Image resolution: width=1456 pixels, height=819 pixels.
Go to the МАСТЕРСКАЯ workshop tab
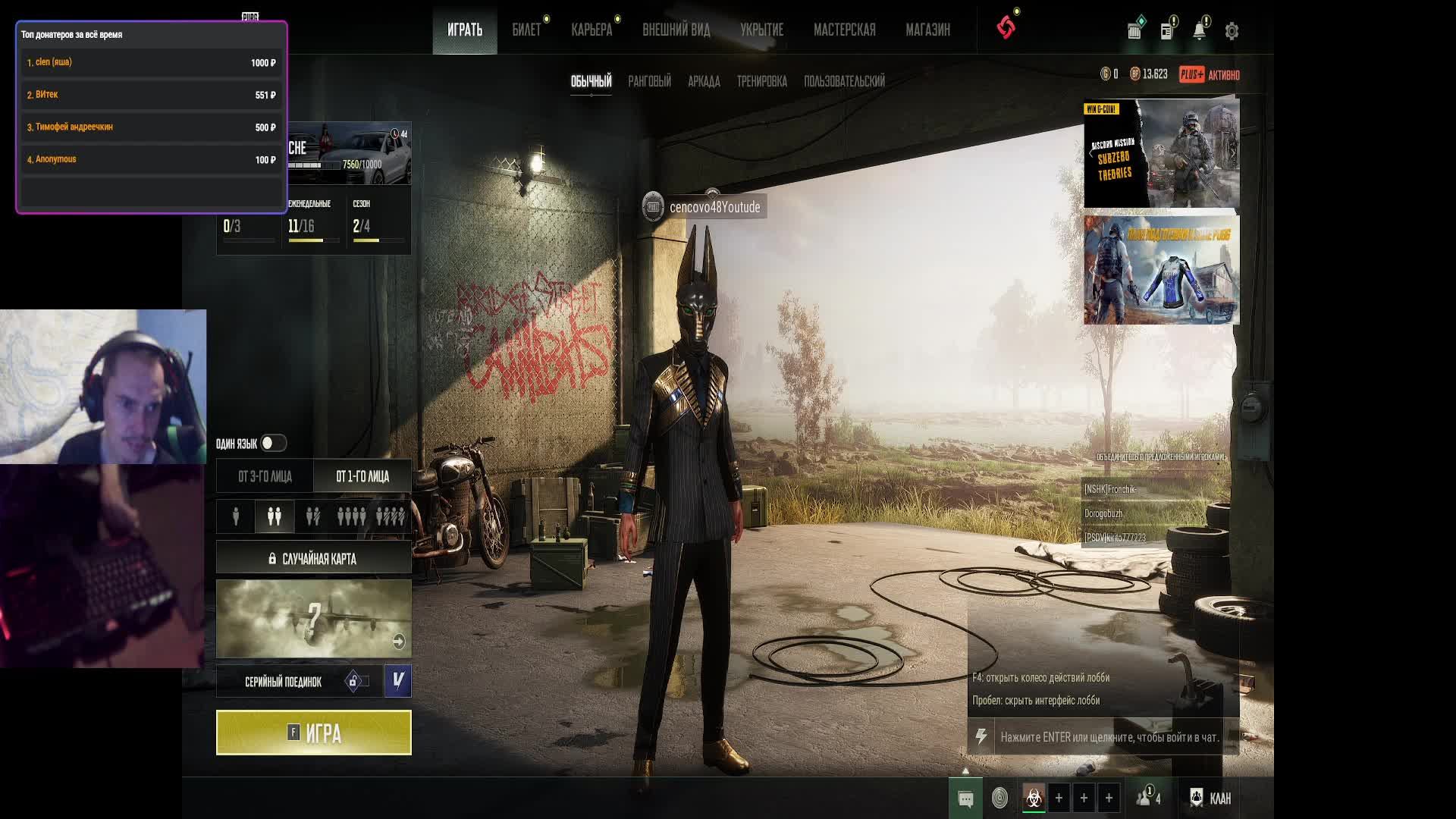844,30
